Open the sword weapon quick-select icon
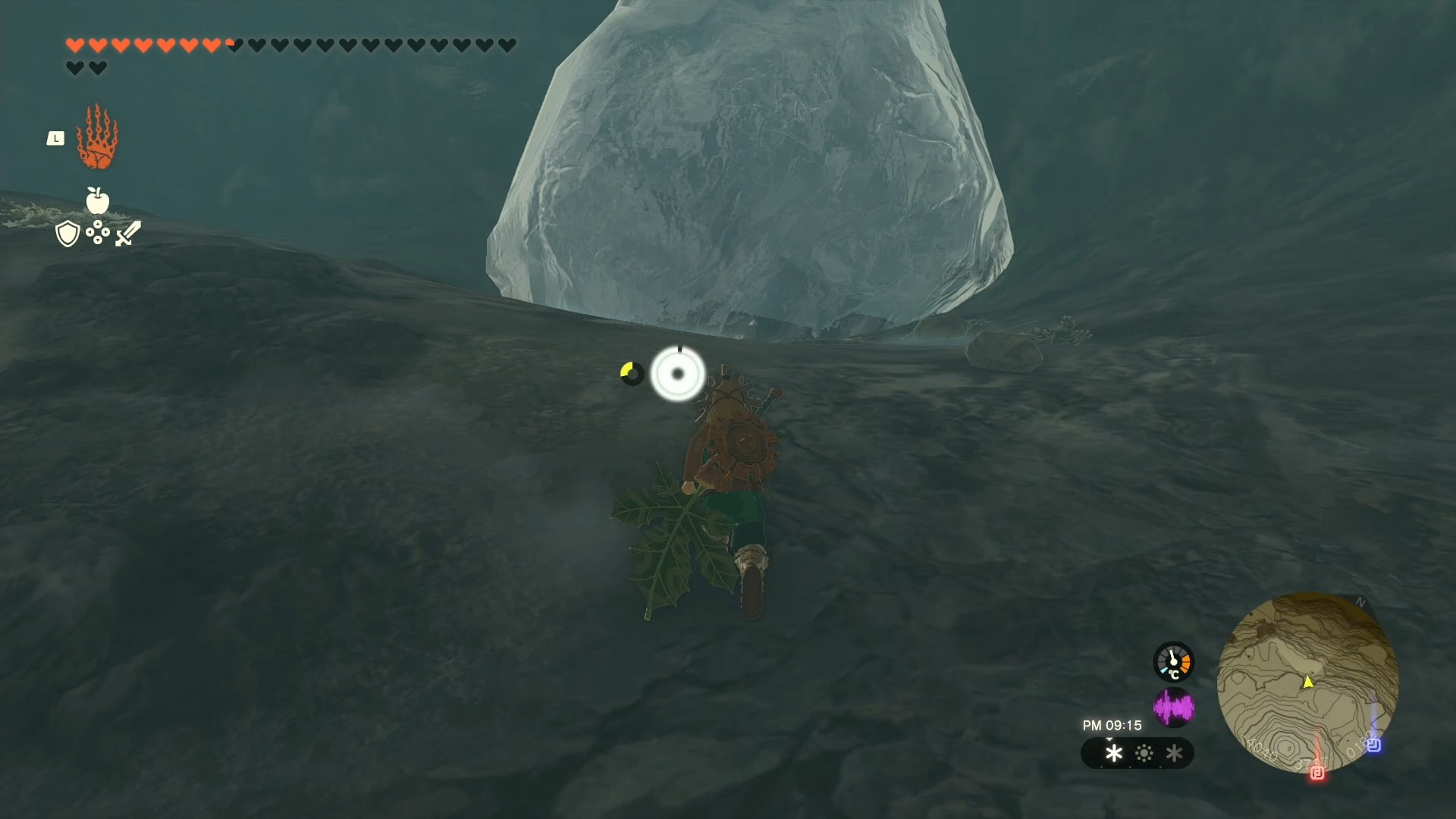1456x819 pixels. [x=128, y=233]
